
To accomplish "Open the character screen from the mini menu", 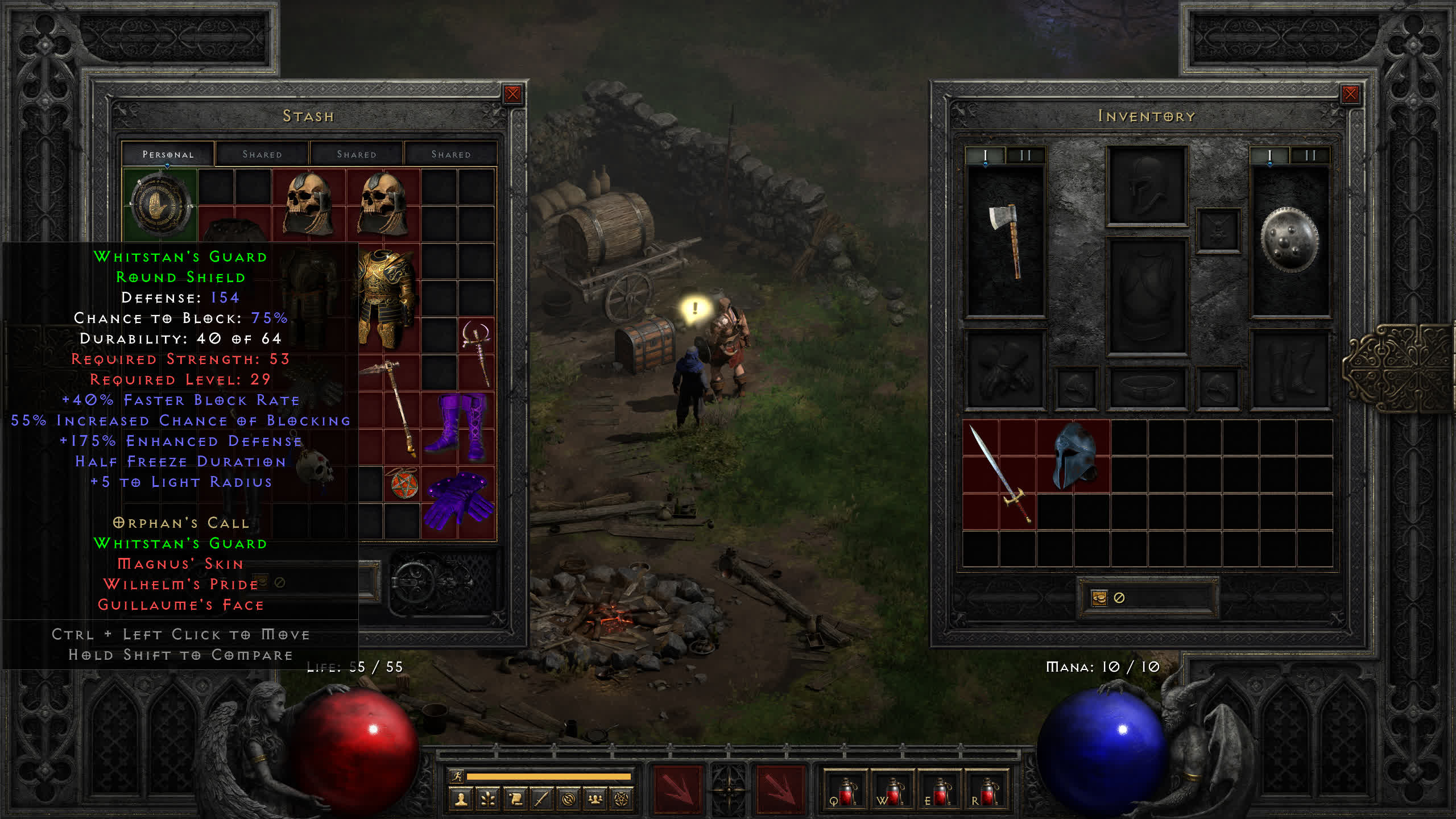I will [x=461, y=800].
